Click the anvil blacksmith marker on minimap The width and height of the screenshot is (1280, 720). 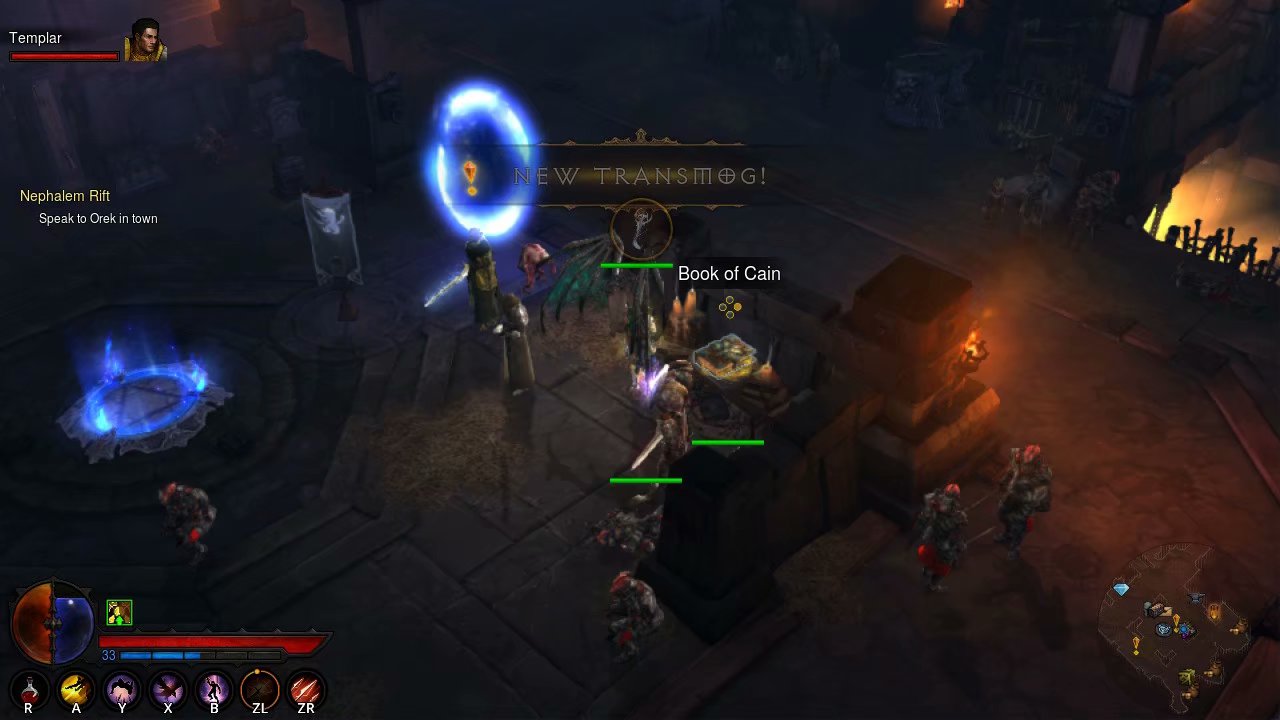coord(1196,598)
